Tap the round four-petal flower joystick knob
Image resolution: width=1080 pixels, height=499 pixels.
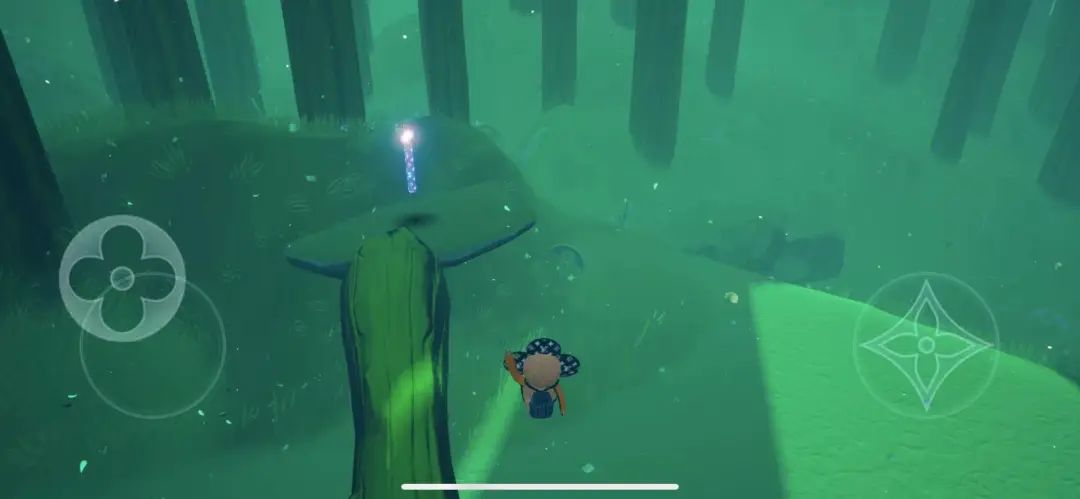[122, 278]
